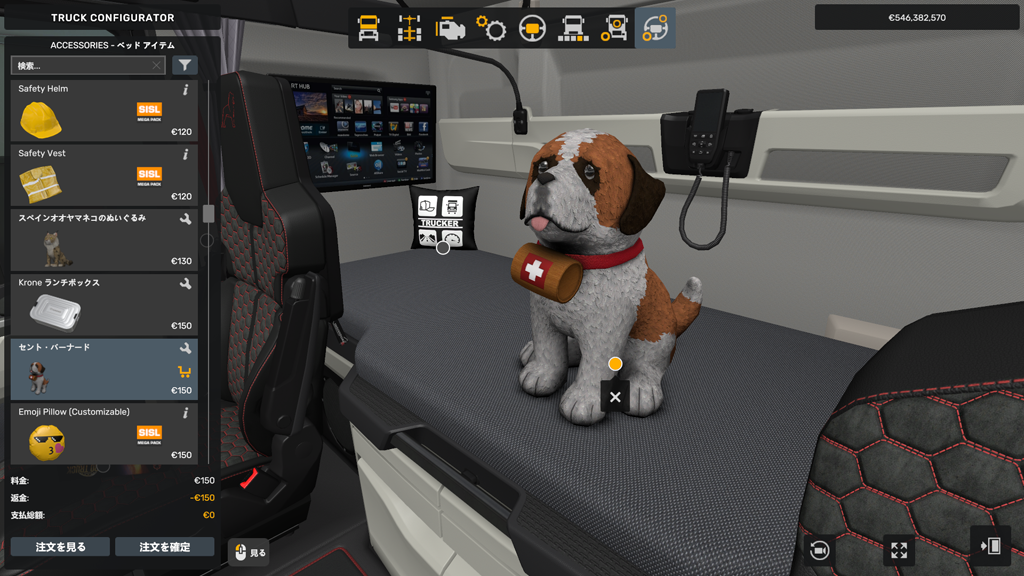Switch to the chassis configuration tab
The height and width of the screenshot is (576, 1024).
[x=409, y=29]
